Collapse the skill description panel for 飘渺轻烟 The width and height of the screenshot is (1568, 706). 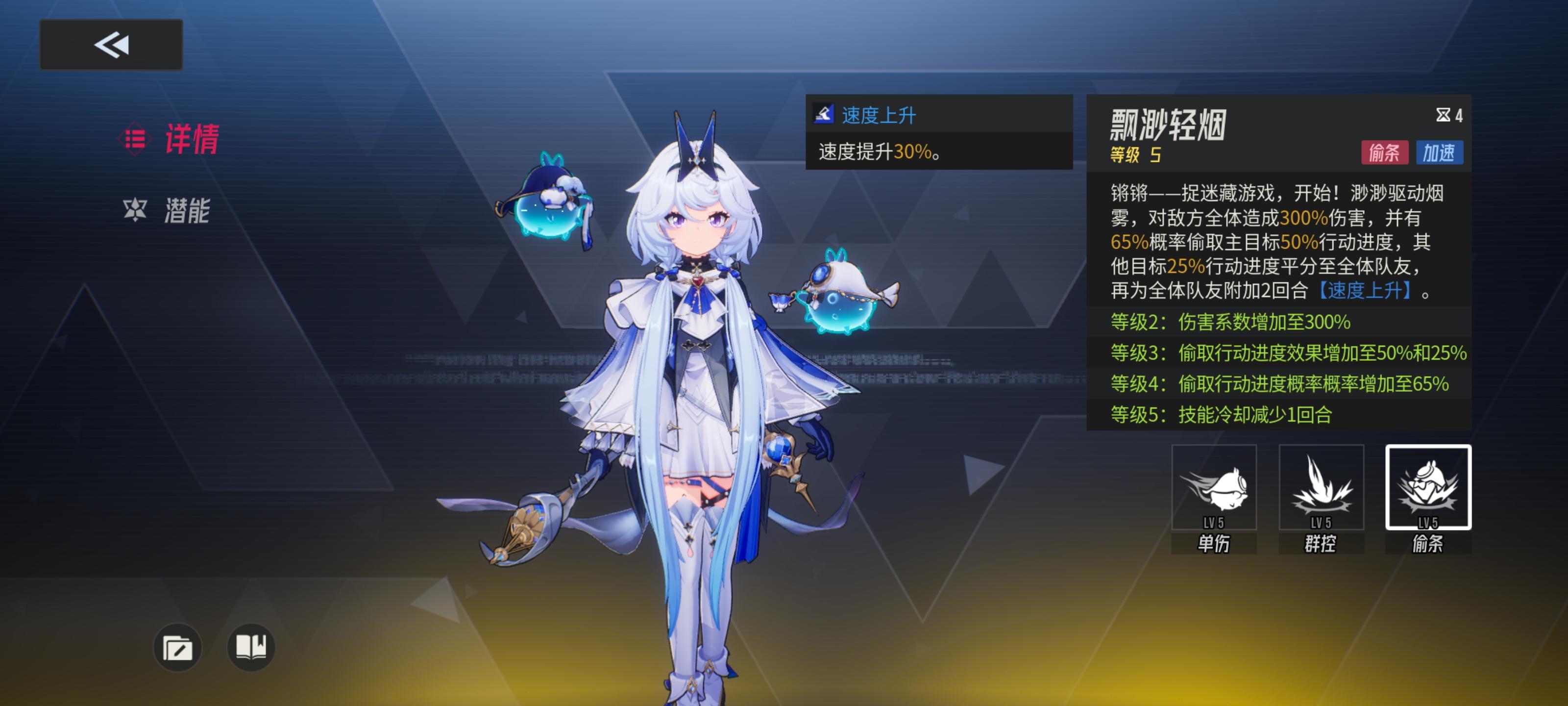coord(1278,244)
